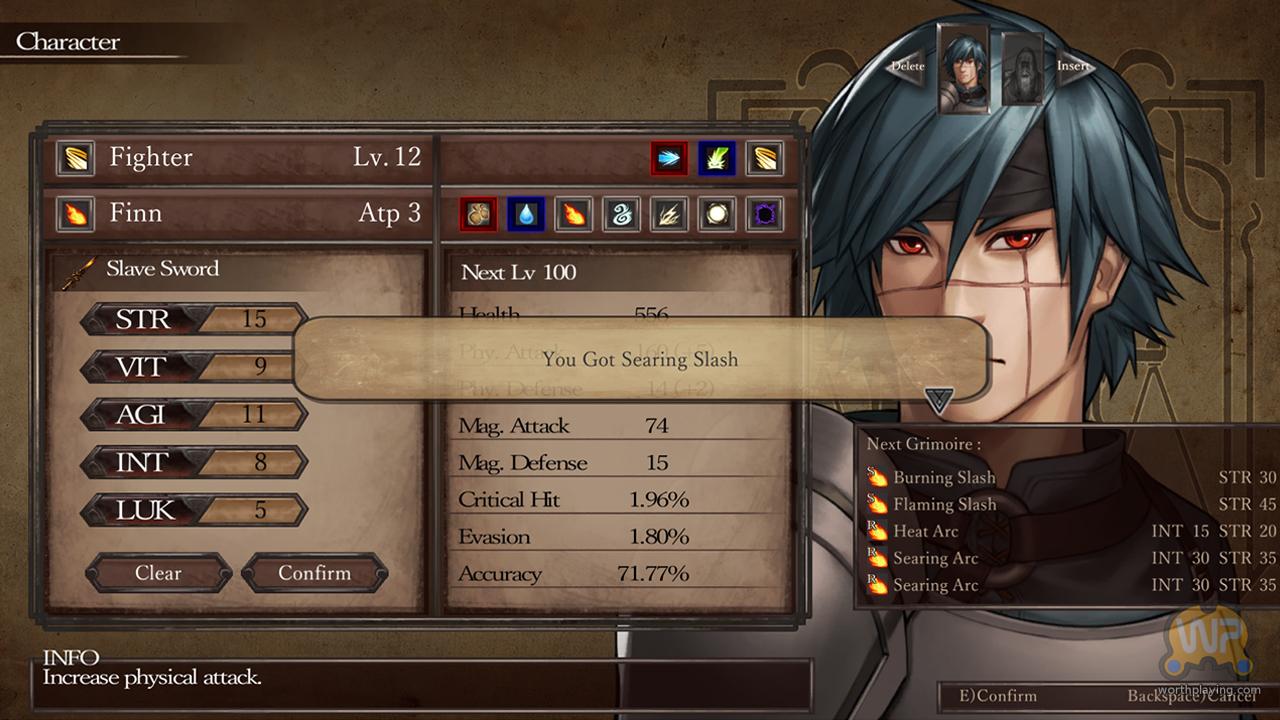Select the VIT stat row

(194, 366)
